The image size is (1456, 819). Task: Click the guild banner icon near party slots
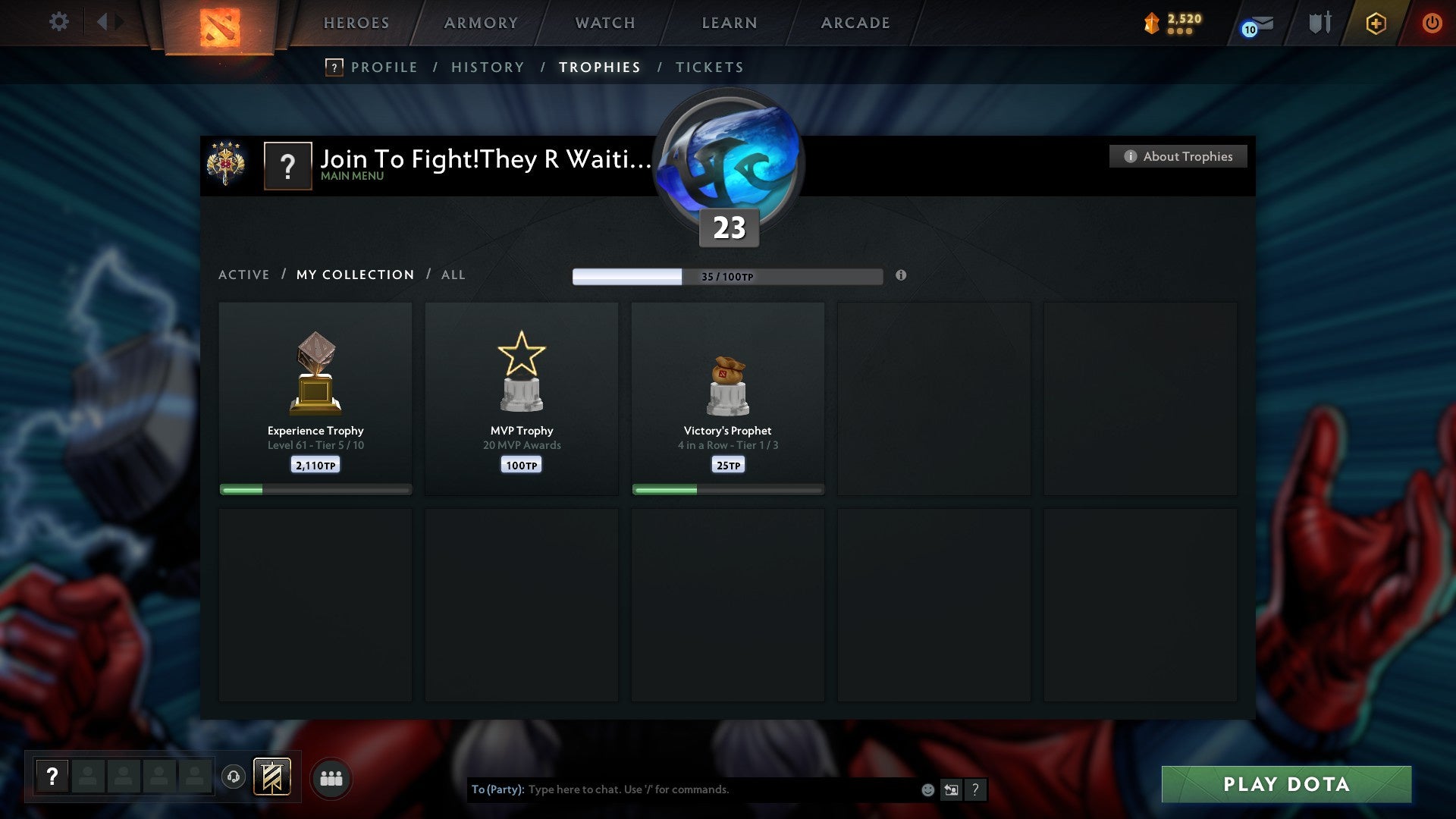[273, 777]
